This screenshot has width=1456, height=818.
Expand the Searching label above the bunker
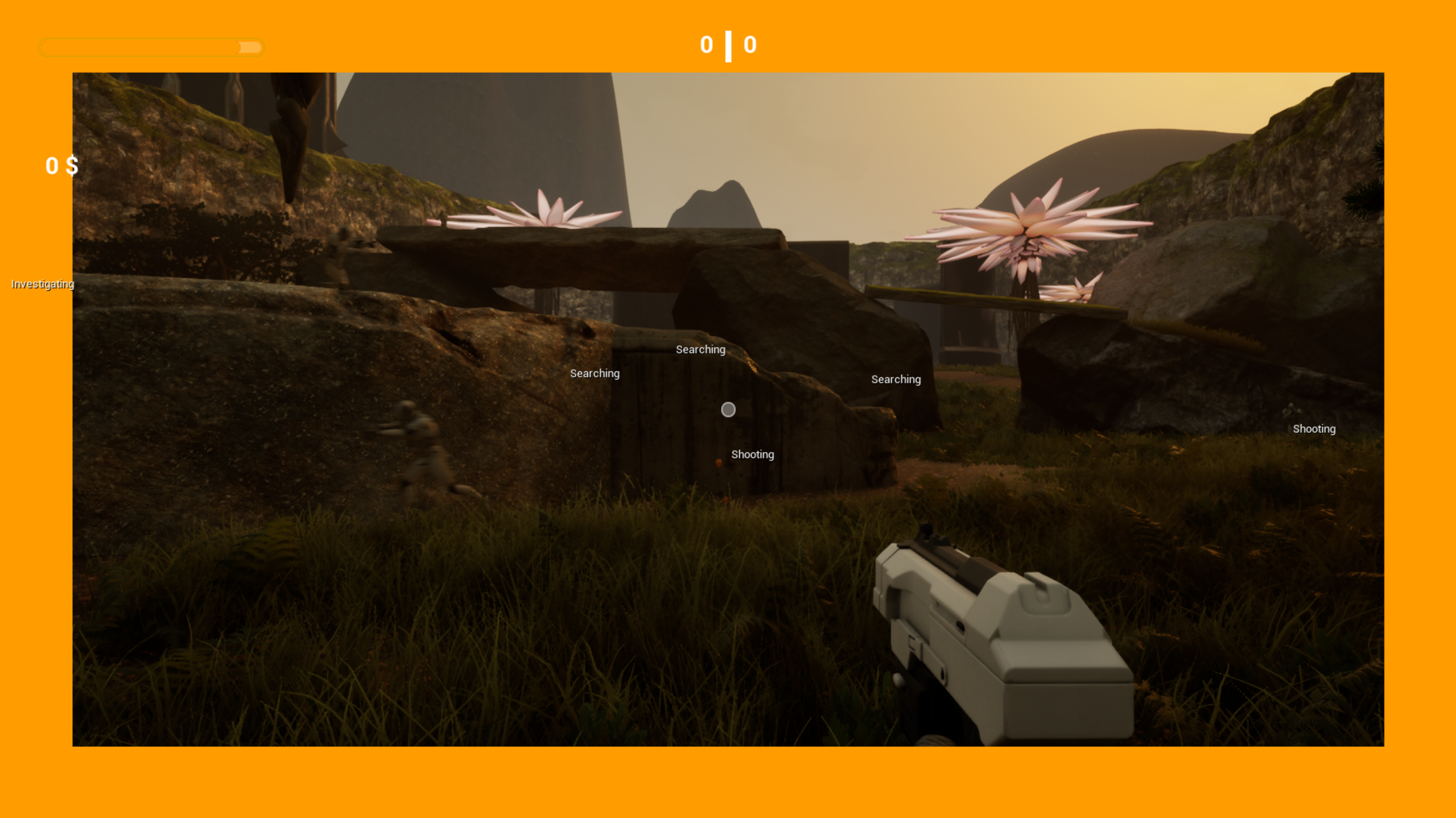tap(700, 349)
